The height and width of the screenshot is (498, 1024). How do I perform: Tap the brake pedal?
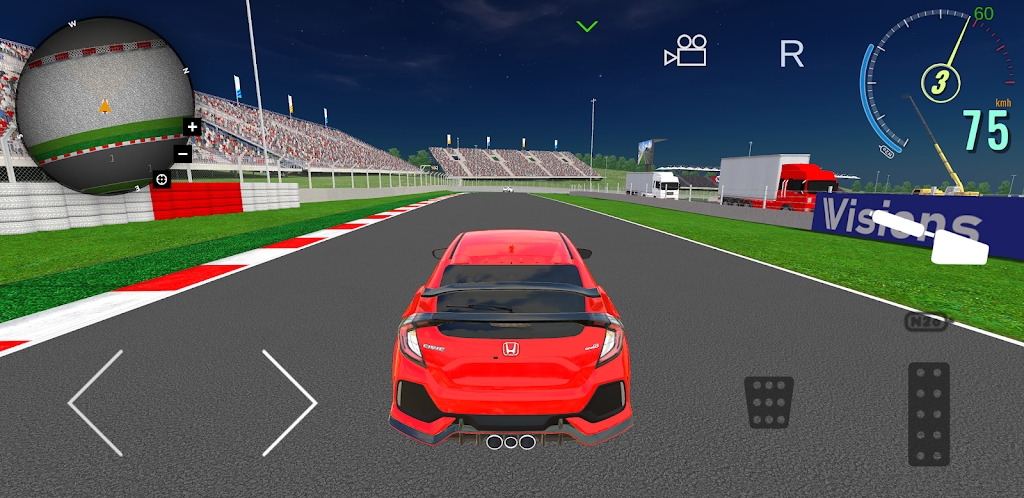pyautogui.click(x=769, y=402)
